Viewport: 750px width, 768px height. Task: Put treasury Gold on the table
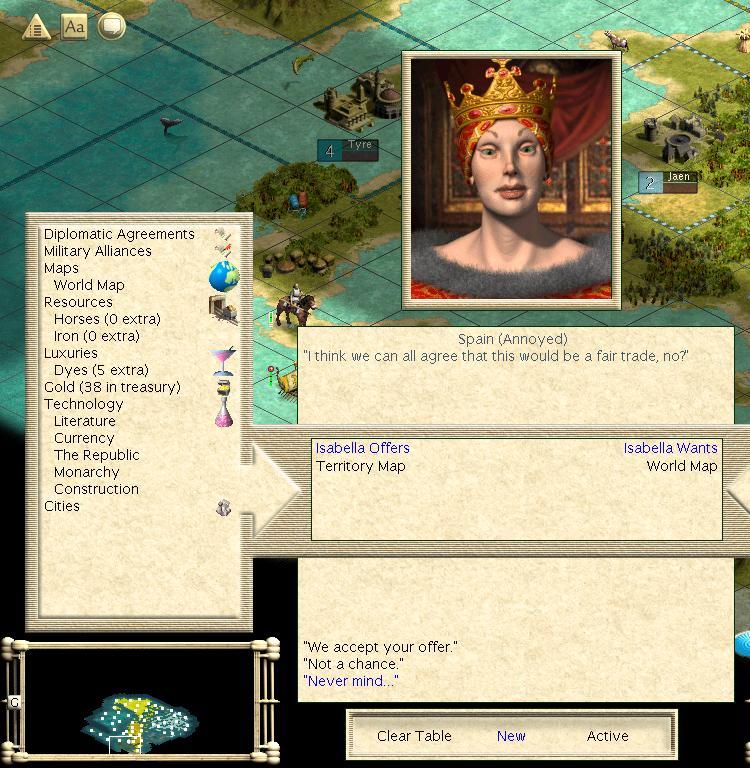pyautogui.click(x=112, y=387)
